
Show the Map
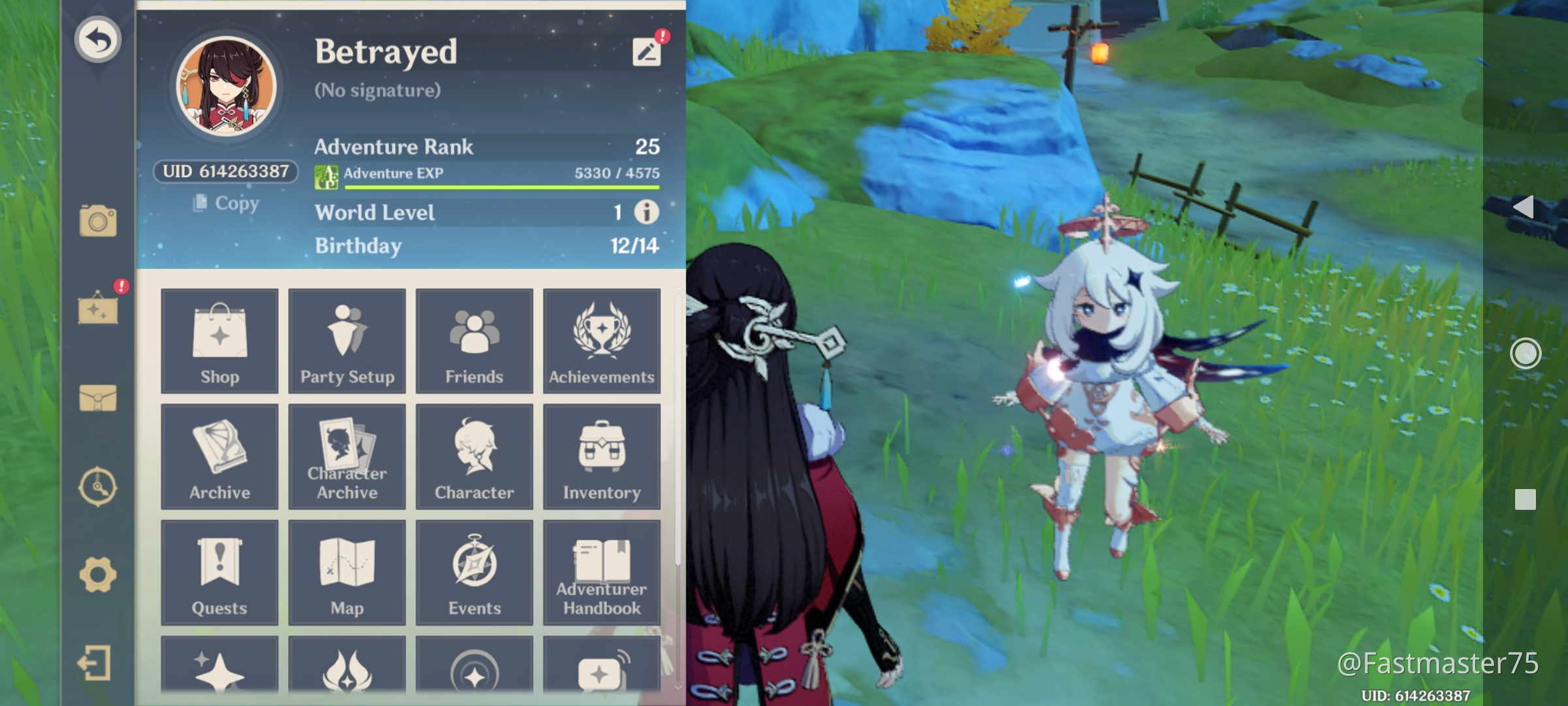pos(347,573)
